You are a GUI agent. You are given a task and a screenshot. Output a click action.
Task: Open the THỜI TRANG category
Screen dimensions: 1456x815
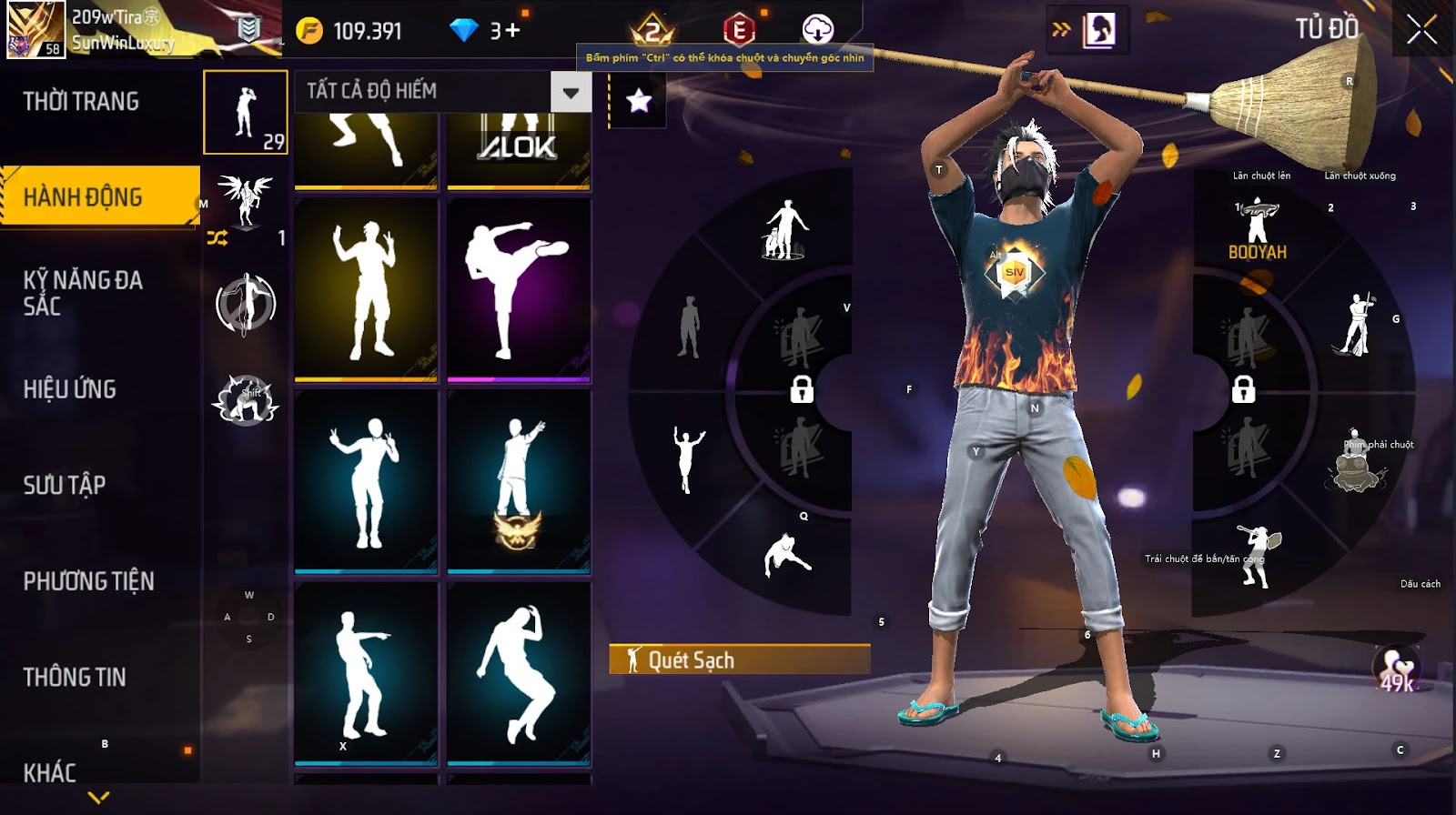(x=81, y=101)
